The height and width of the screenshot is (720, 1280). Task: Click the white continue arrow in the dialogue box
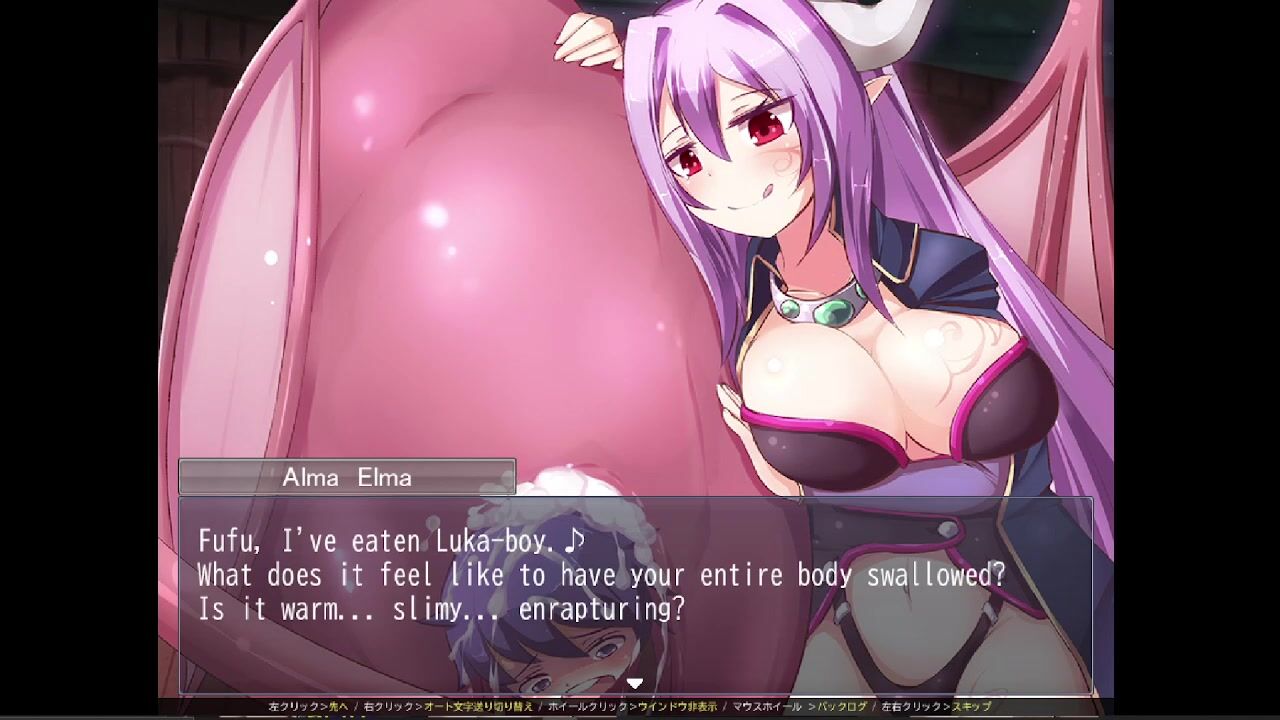[634, 684]
